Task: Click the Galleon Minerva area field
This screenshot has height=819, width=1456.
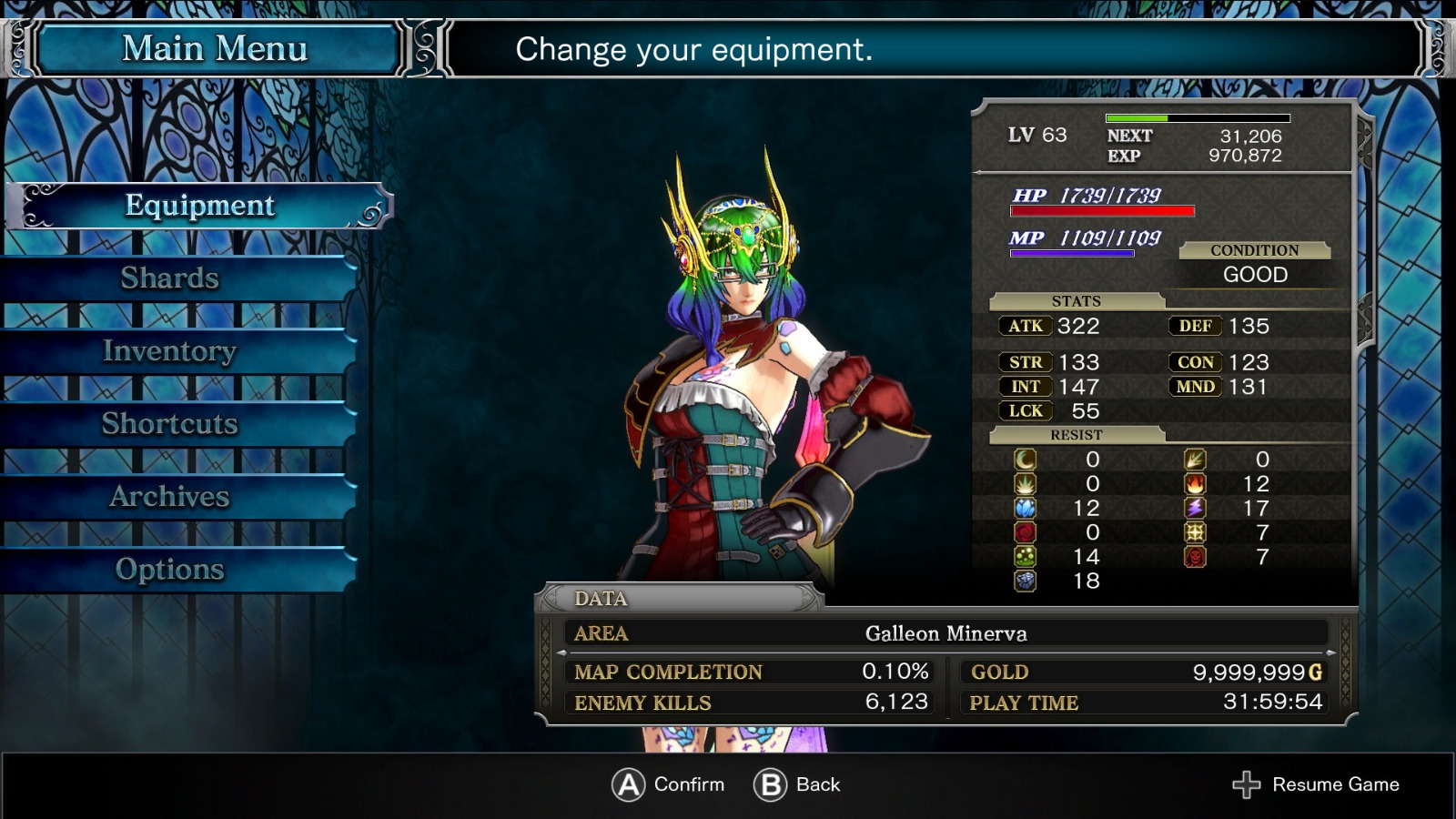Action: 946,633
